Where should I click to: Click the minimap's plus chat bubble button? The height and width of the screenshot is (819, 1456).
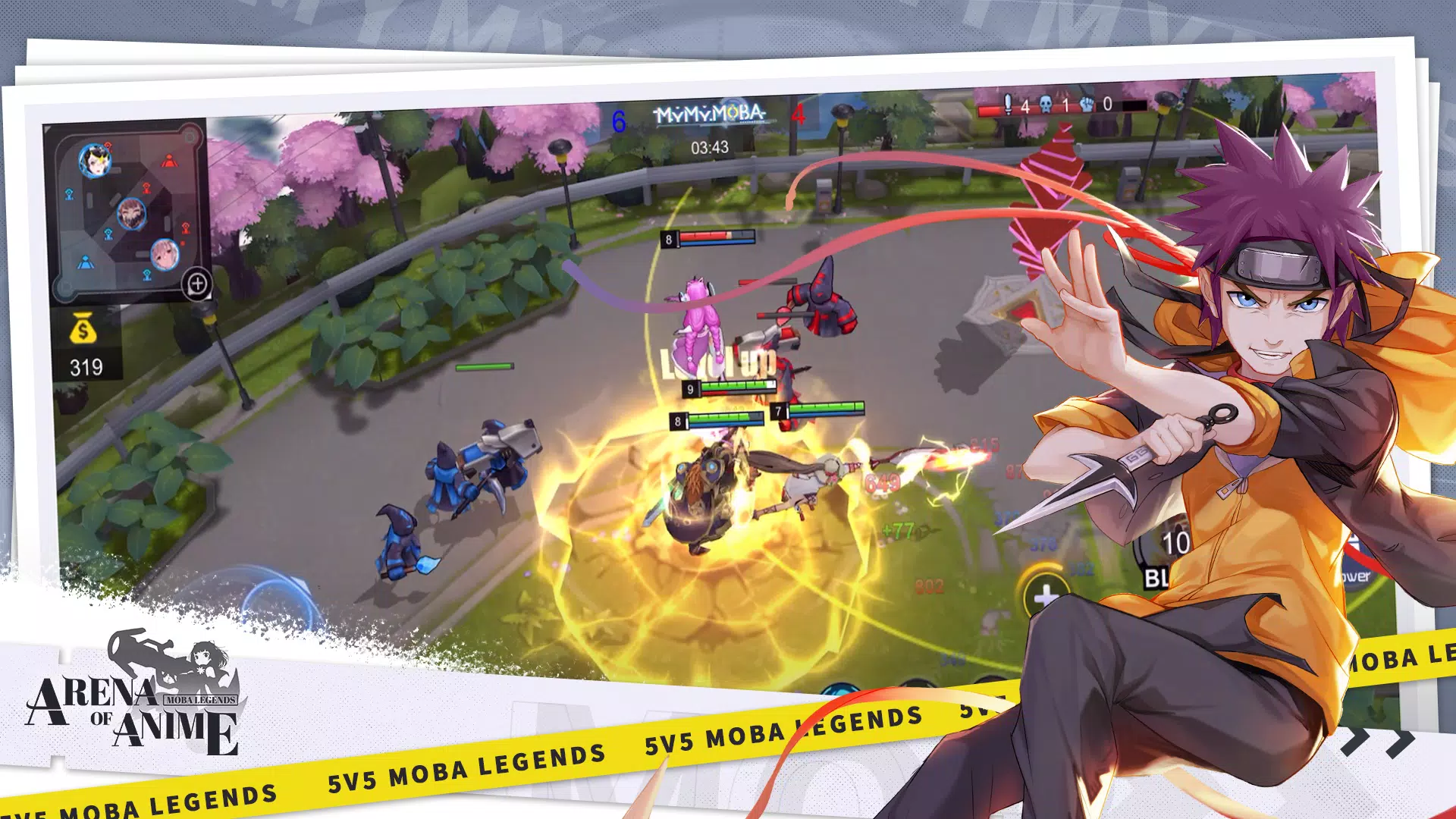(x=197, y=284)
